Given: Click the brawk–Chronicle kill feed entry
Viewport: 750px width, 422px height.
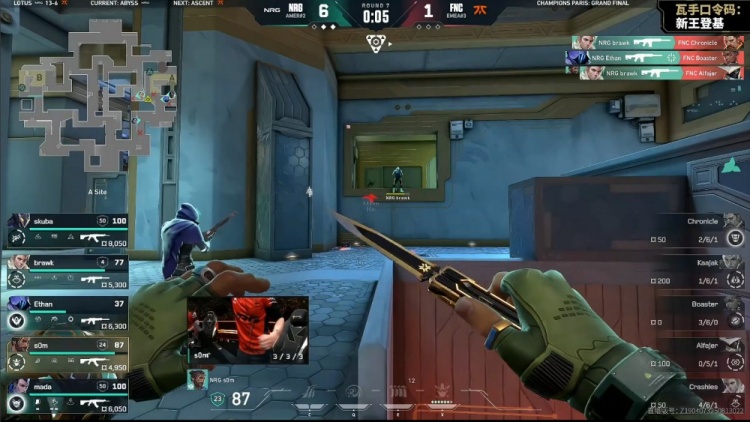Looking at the screenshot, I should click(x=657, y=43).
